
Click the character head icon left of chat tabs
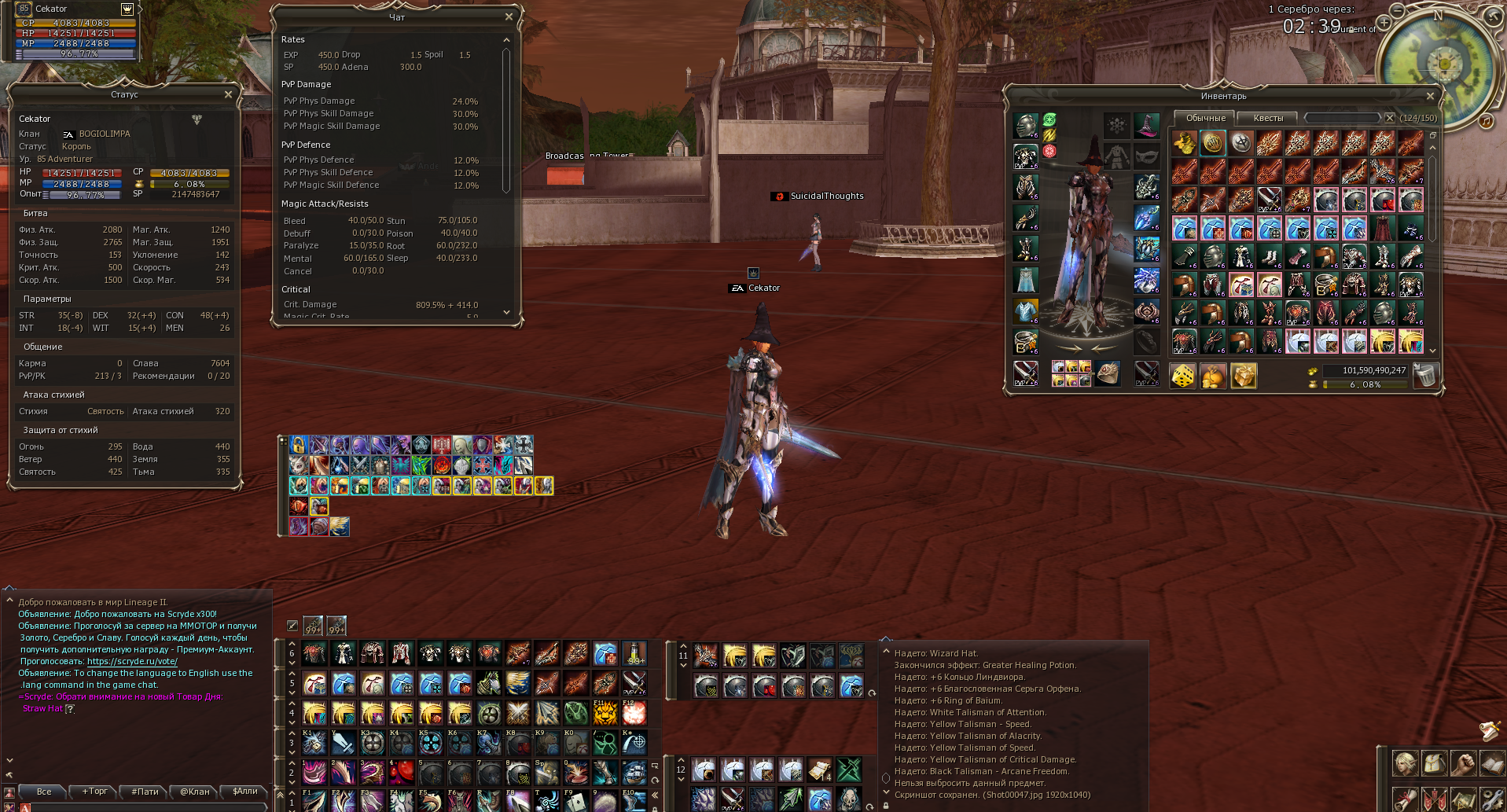pyautogui.click(x=9, y=792)
